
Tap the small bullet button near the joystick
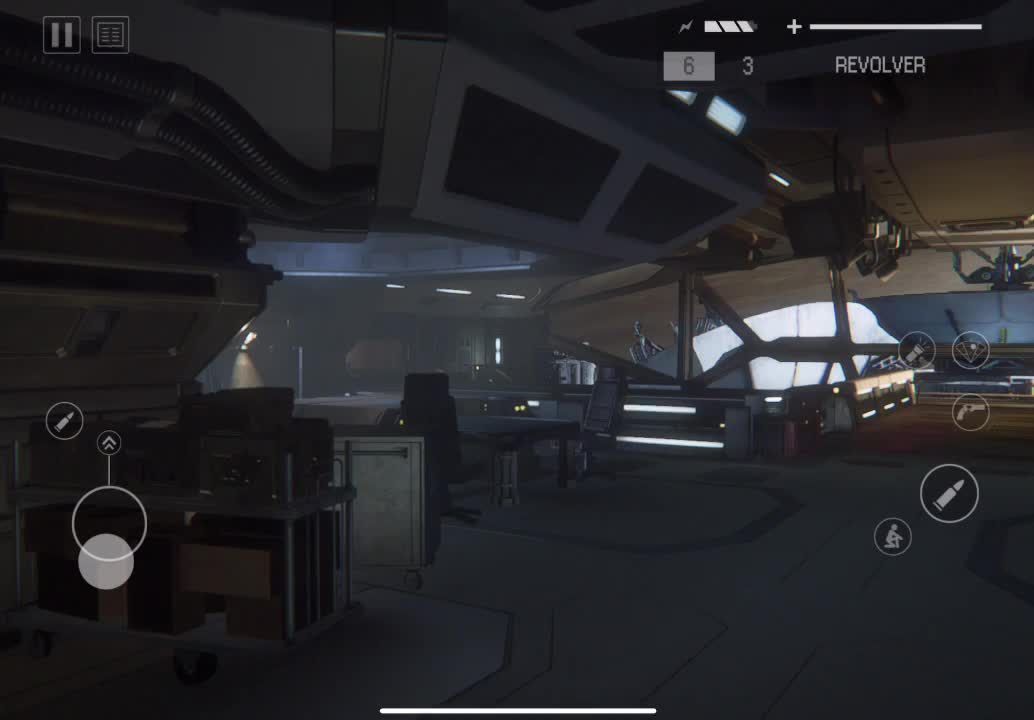coord(65,420)
